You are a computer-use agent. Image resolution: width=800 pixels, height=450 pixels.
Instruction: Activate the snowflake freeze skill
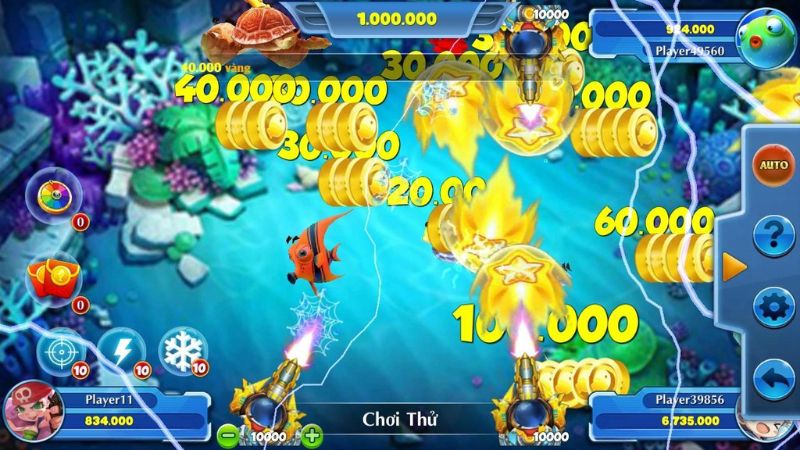(x=183, y=351)
